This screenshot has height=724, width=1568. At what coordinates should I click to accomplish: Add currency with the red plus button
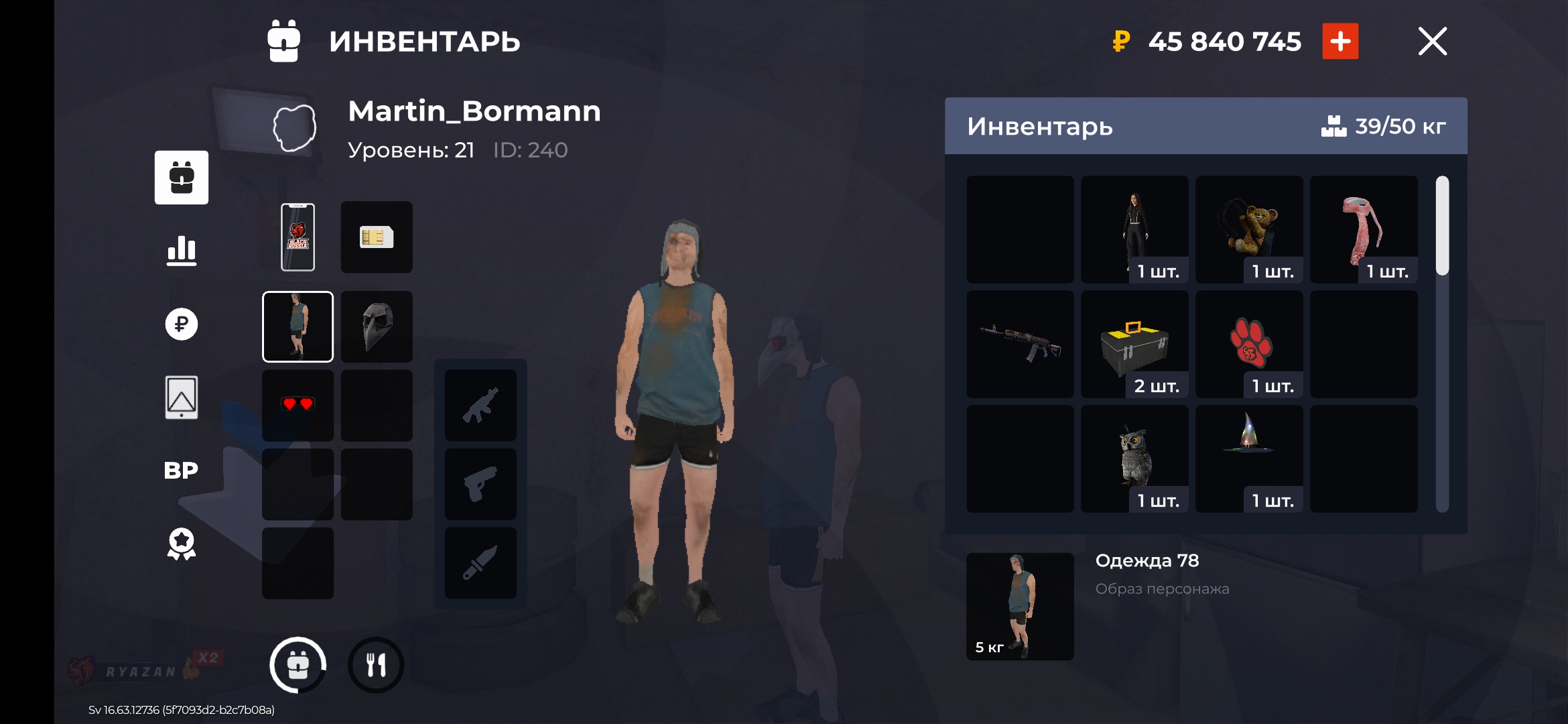1340,42
